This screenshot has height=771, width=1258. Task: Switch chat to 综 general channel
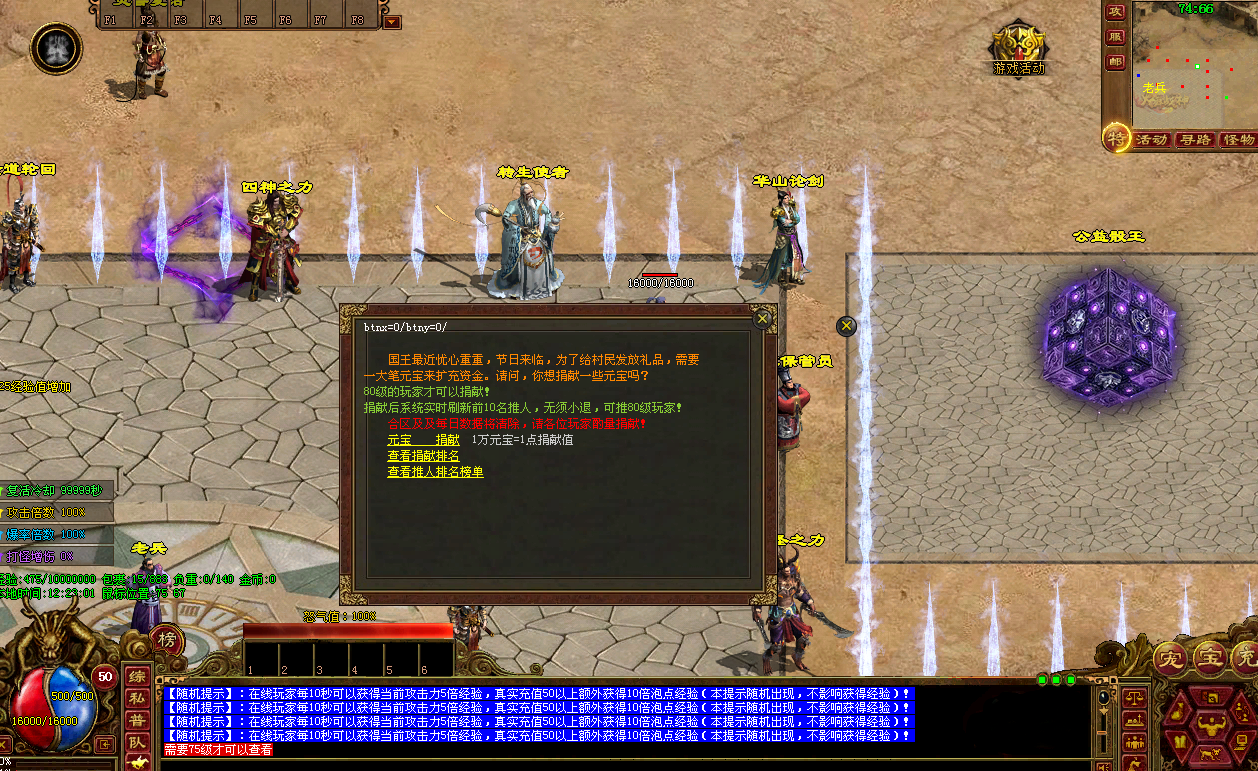pos(136,676)
